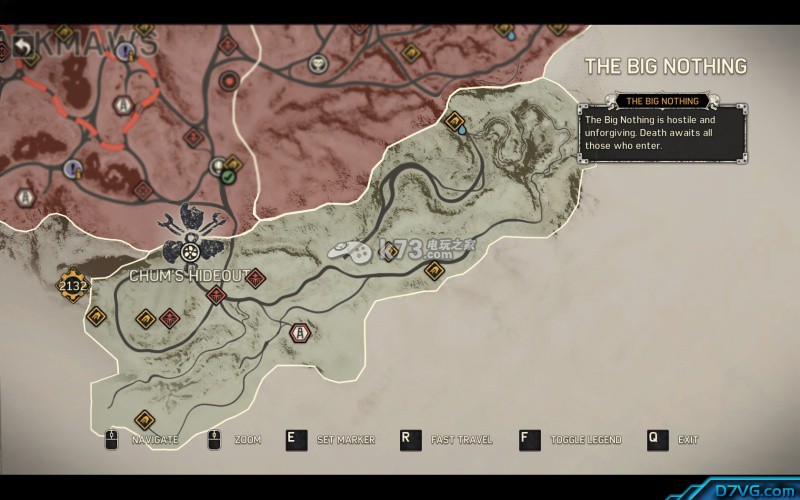Click the red bullseye circle marker
The width and height of the screenshot is (800, 500).
click(x=230, y=79)
